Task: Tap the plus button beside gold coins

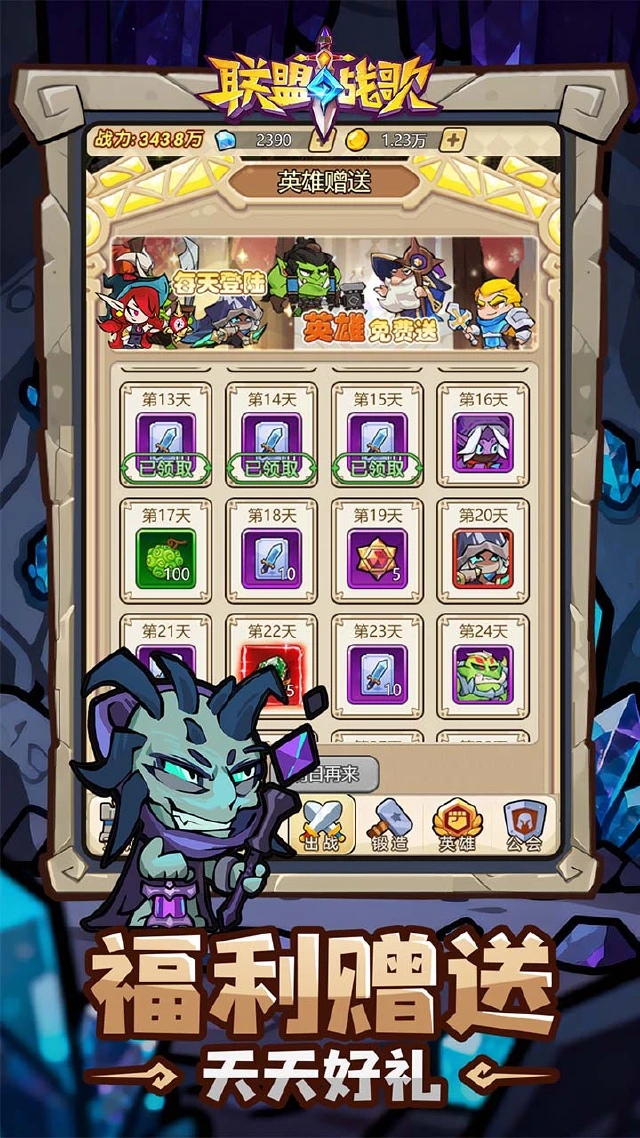Action: point(453,140)
